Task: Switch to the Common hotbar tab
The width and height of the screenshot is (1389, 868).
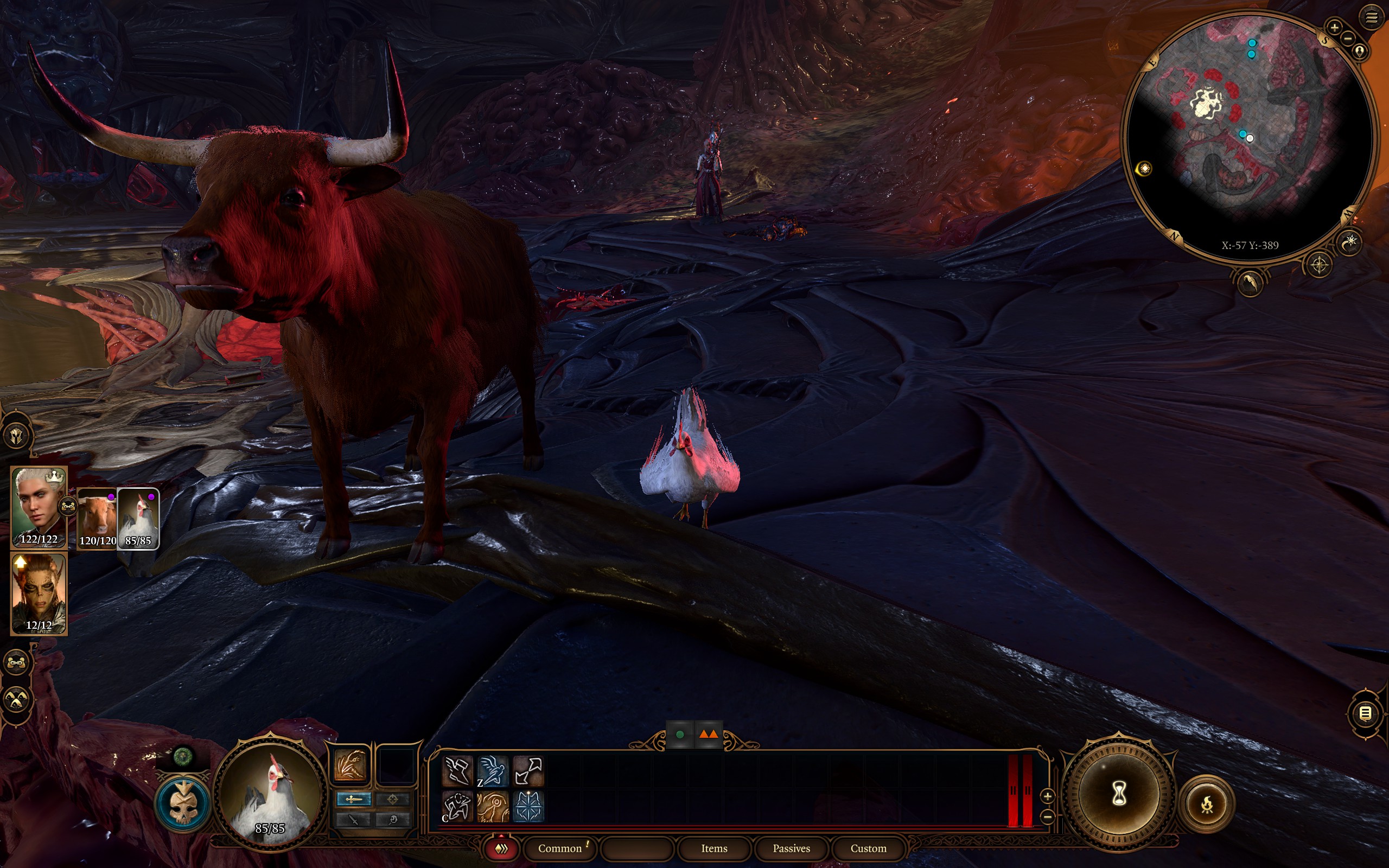Action: [559, 848]
